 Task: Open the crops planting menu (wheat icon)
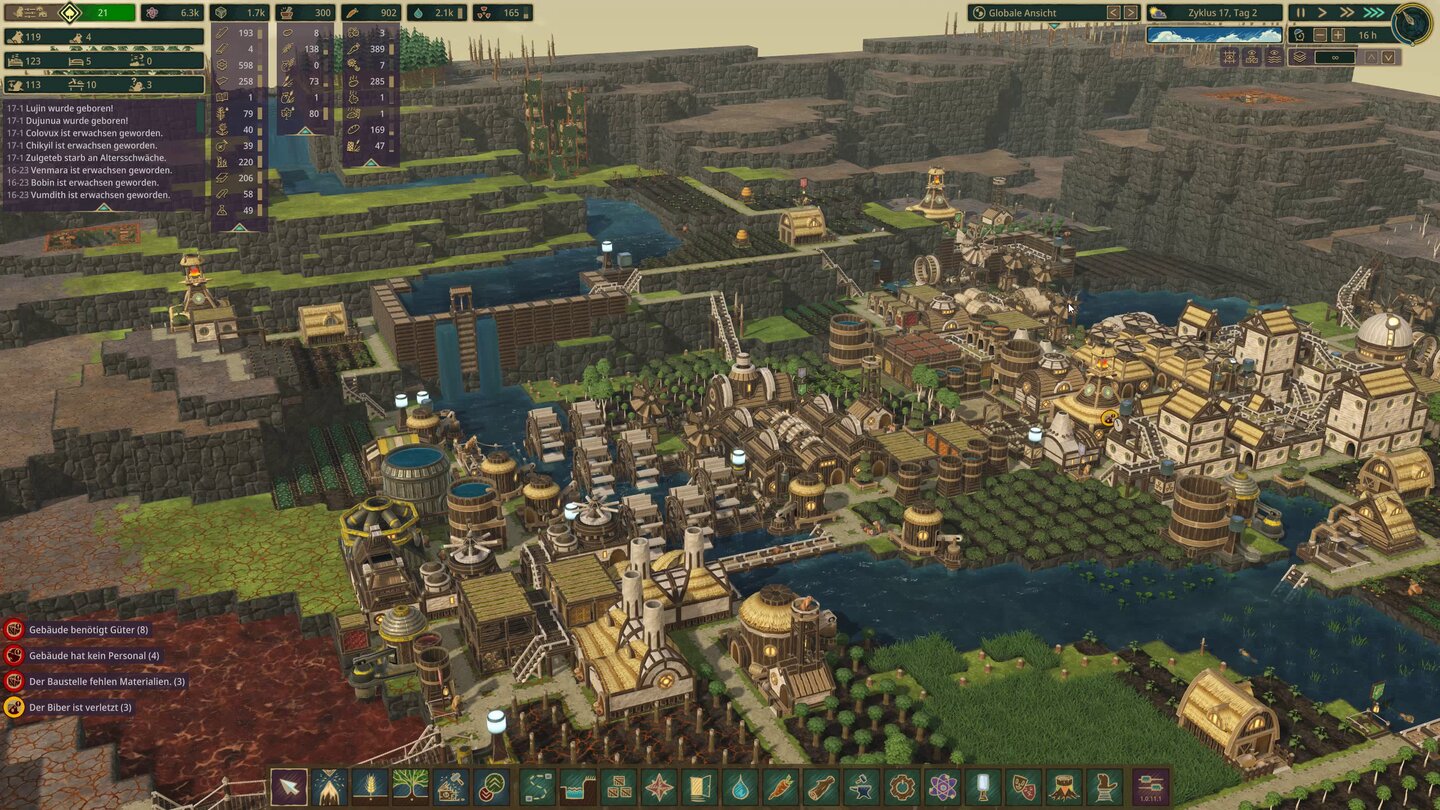367,787
